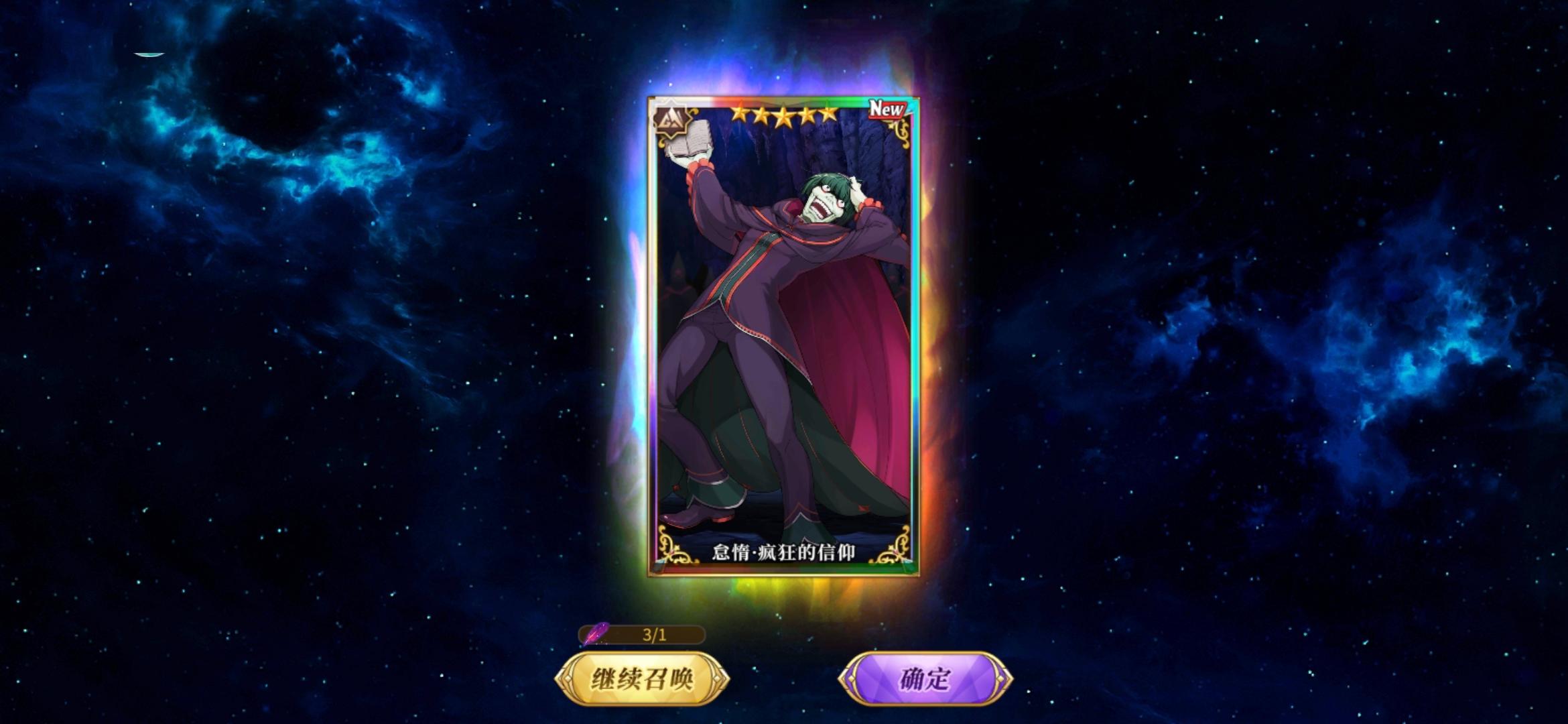Click the first gold star on the card
Screen dimensions: 1568x724
(740, 115)
